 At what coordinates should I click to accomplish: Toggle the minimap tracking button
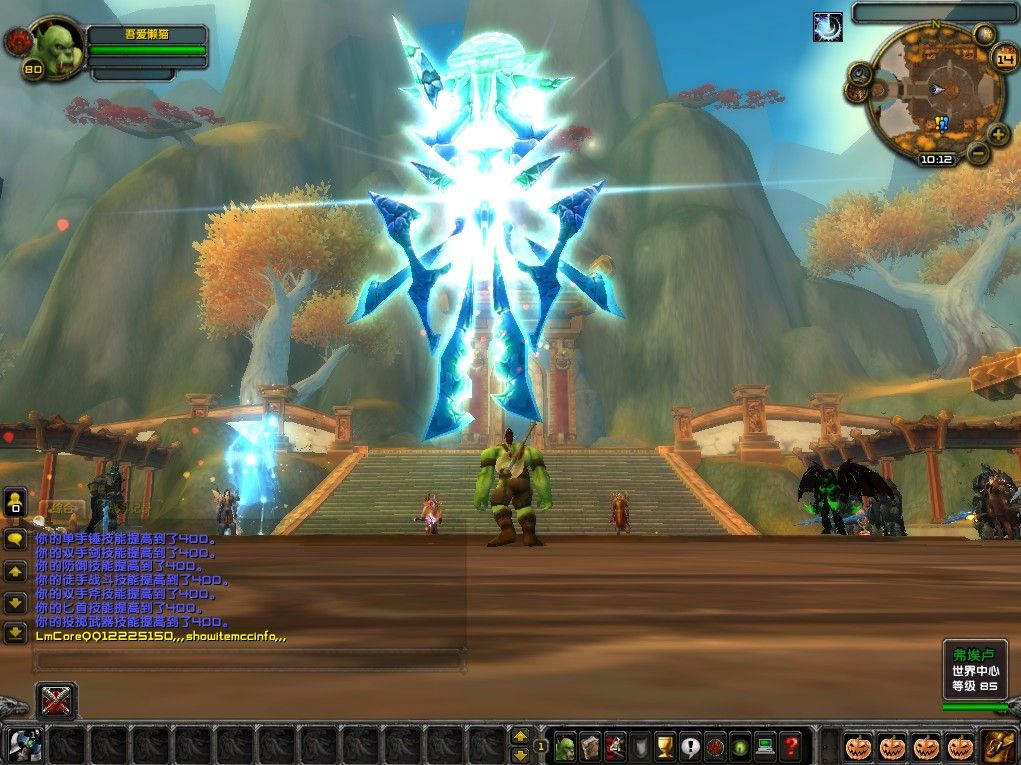pyautogui.click(x=860, y=72)
